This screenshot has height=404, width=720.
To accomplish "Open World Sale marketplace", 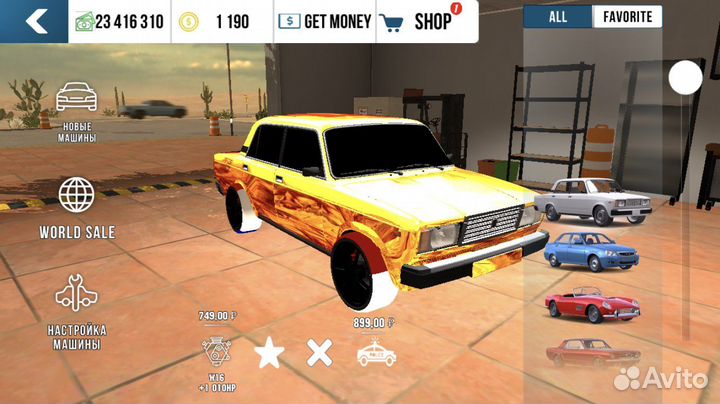I will 77,207.
